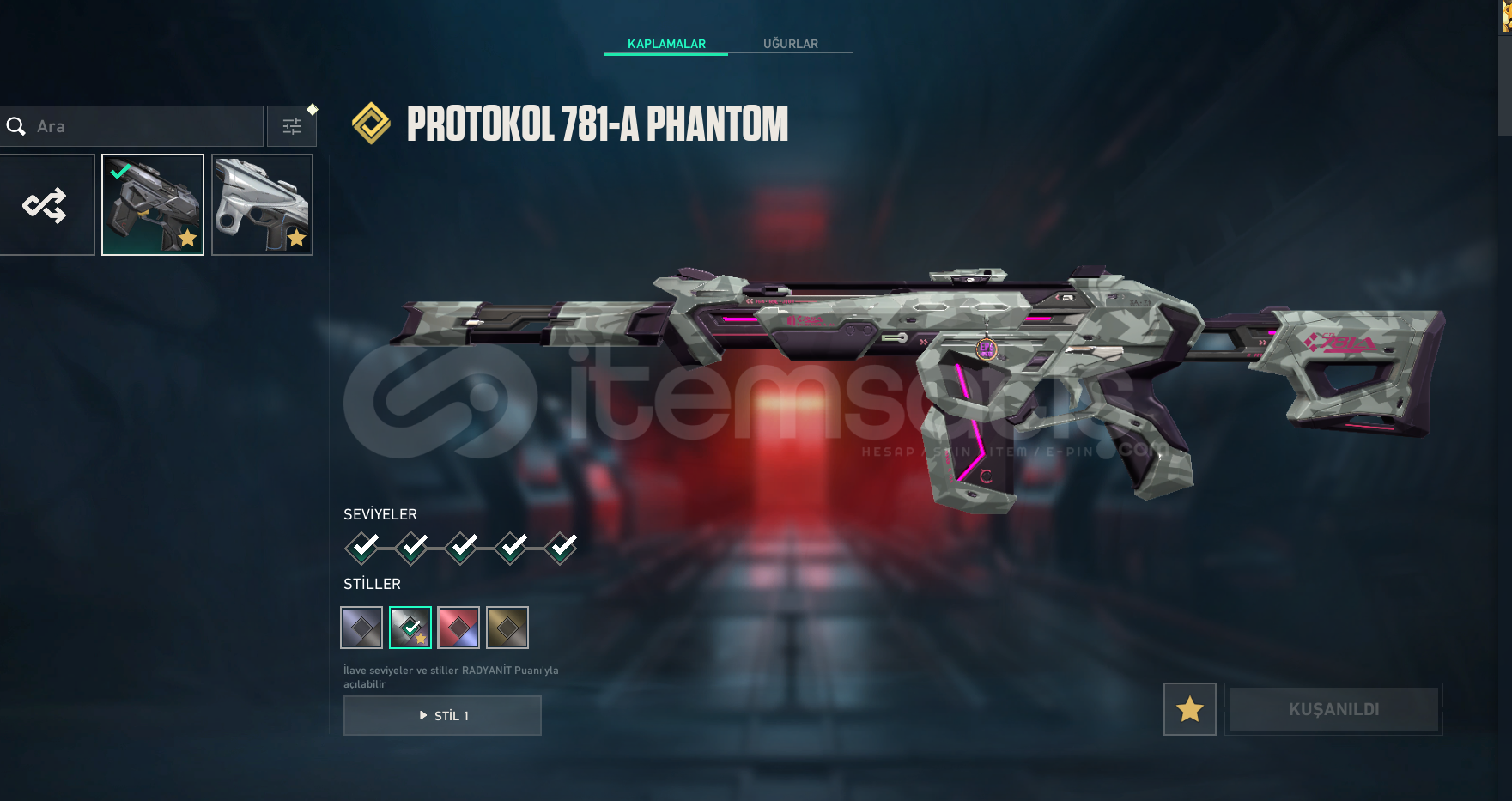Pick the red and blue style swatch

pos(458,628)
